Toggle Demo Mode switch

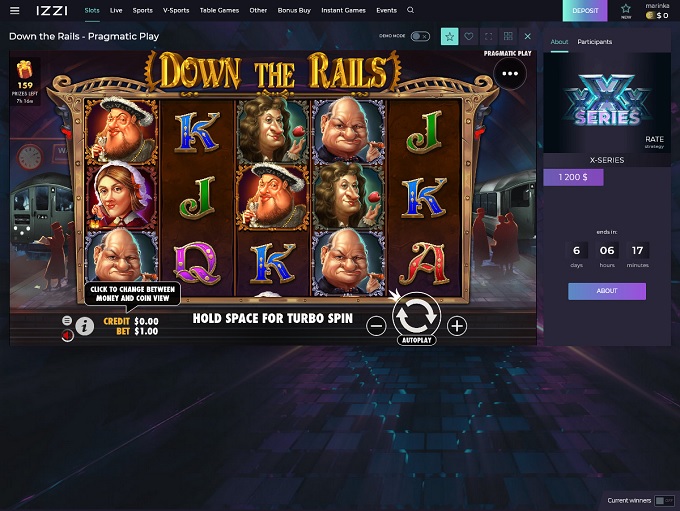click(420, 36)
